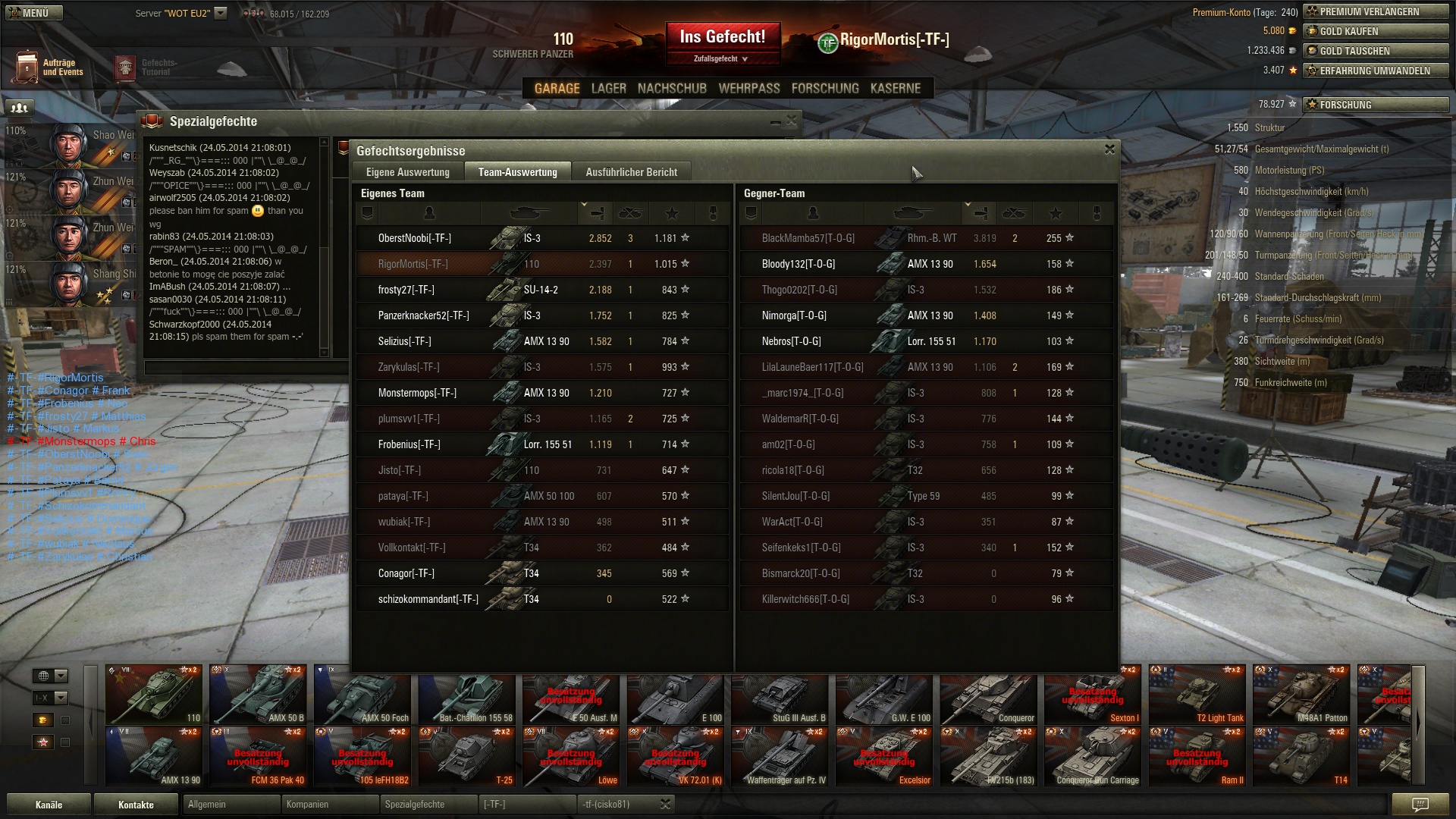Close the Gefechtsergebnisse window
1456x819 pixels.
pos(1109,149)
